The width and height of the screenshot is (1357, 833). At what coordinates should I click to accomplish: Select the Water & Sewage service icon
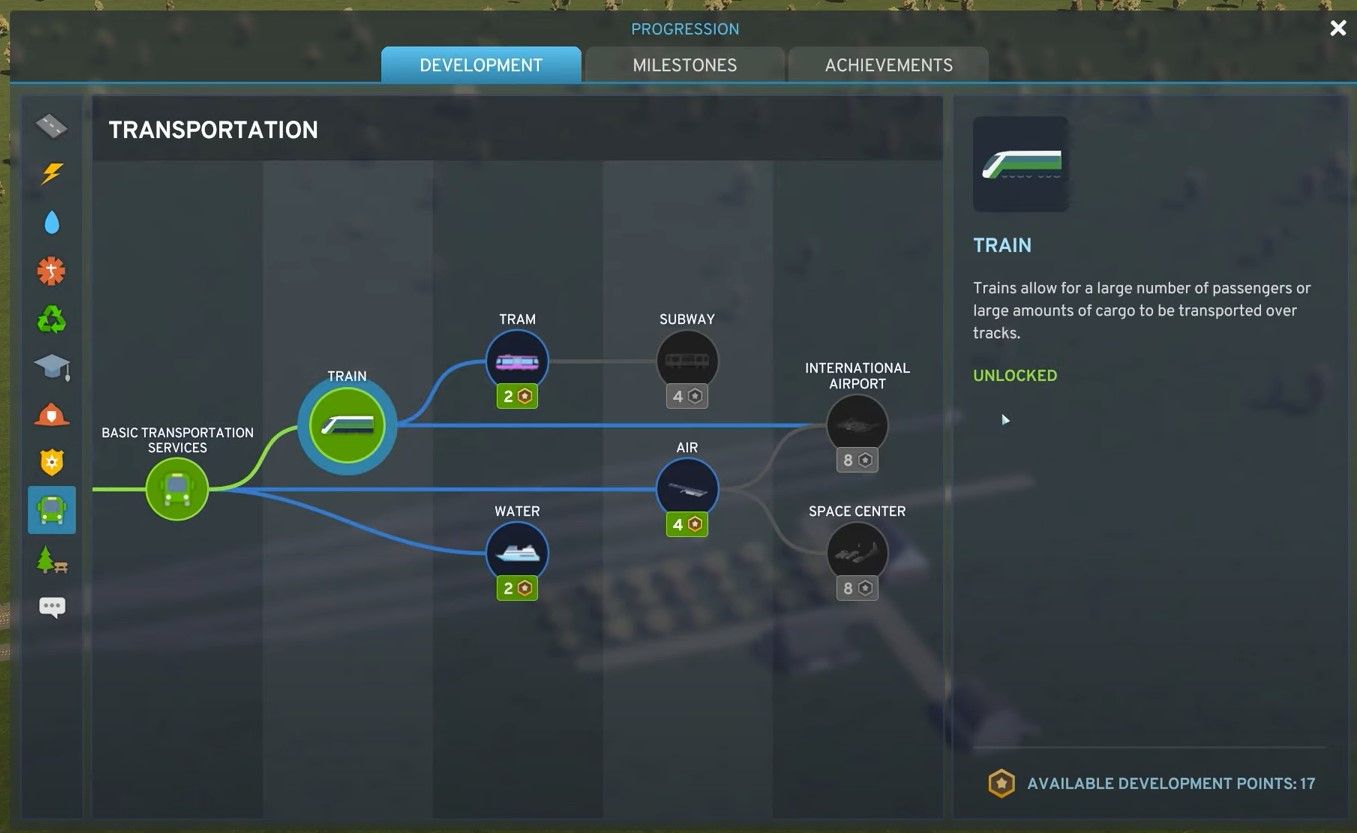click(x=51, y=222)
